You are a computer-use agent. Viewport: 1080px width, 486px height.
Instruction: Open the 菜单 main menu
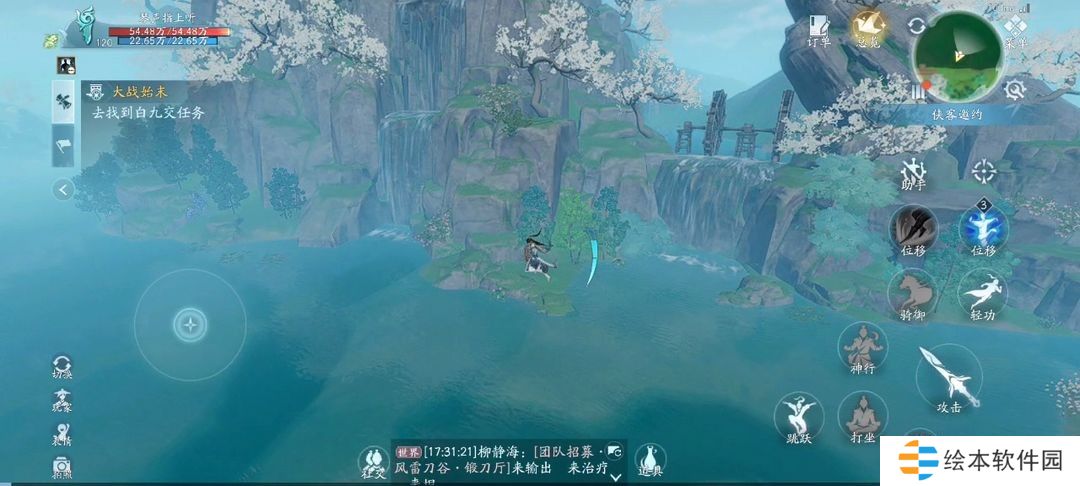point(1017,30)
